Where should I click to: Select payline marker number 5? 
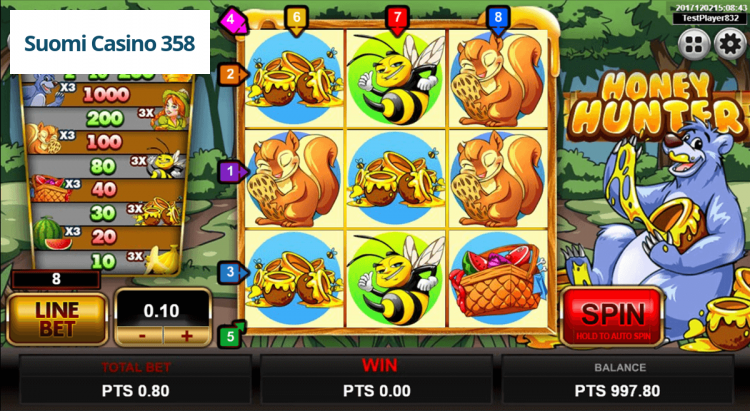pos(231,336)
